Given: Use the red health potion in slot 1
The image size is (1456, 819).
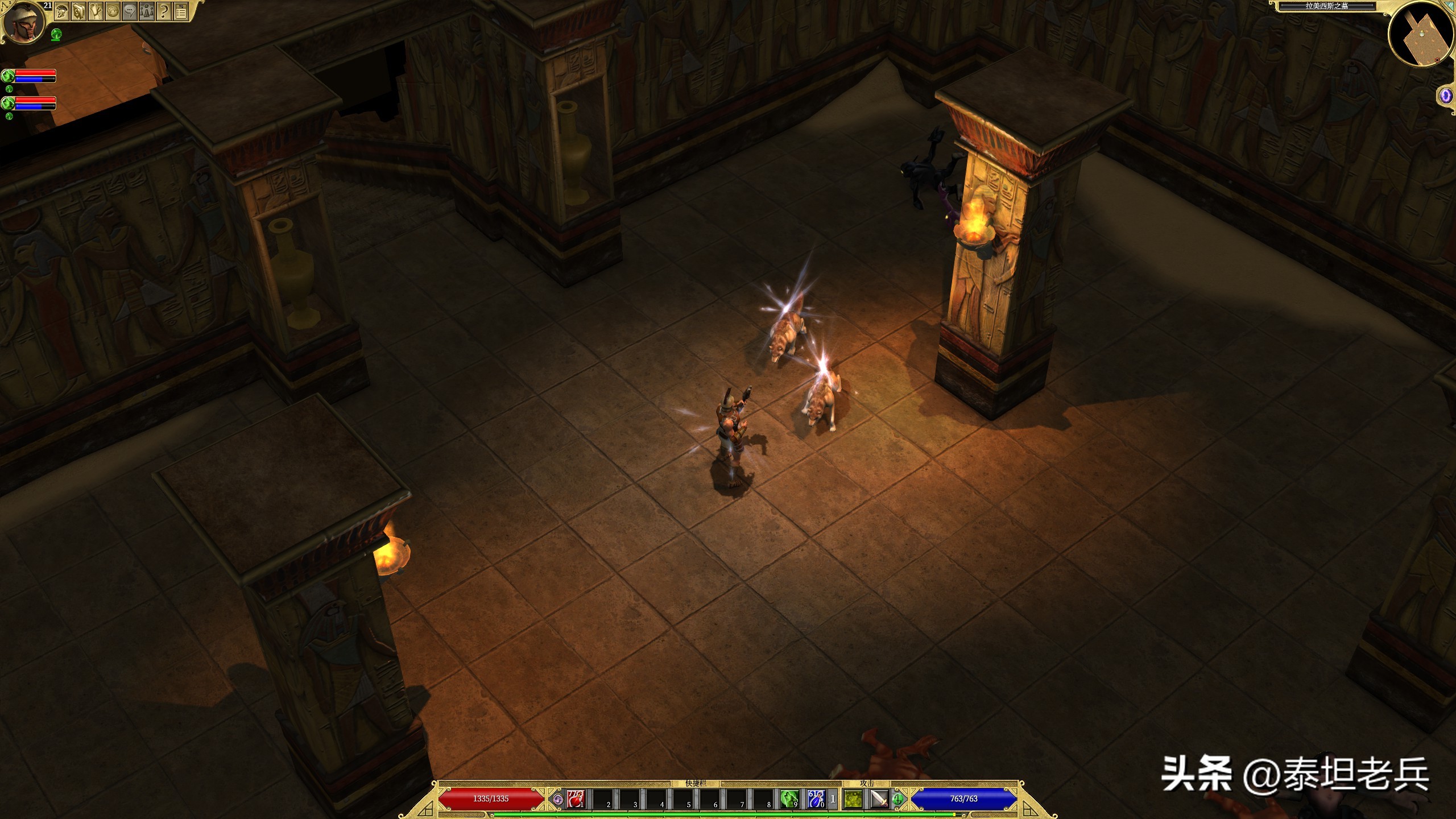Looking at the screenshot, I should coord(575,799).
